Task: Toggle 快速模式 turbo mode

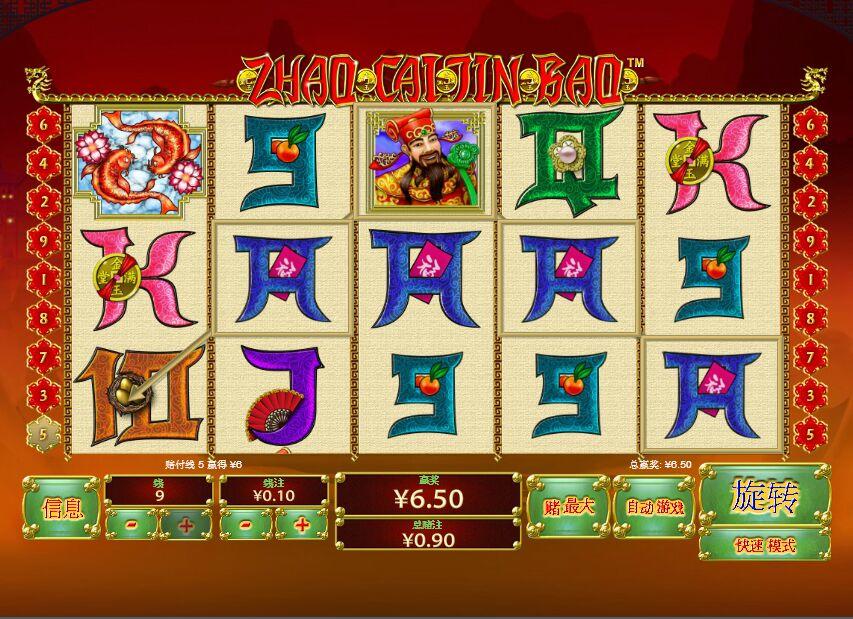Action: (x=765, y=545)
